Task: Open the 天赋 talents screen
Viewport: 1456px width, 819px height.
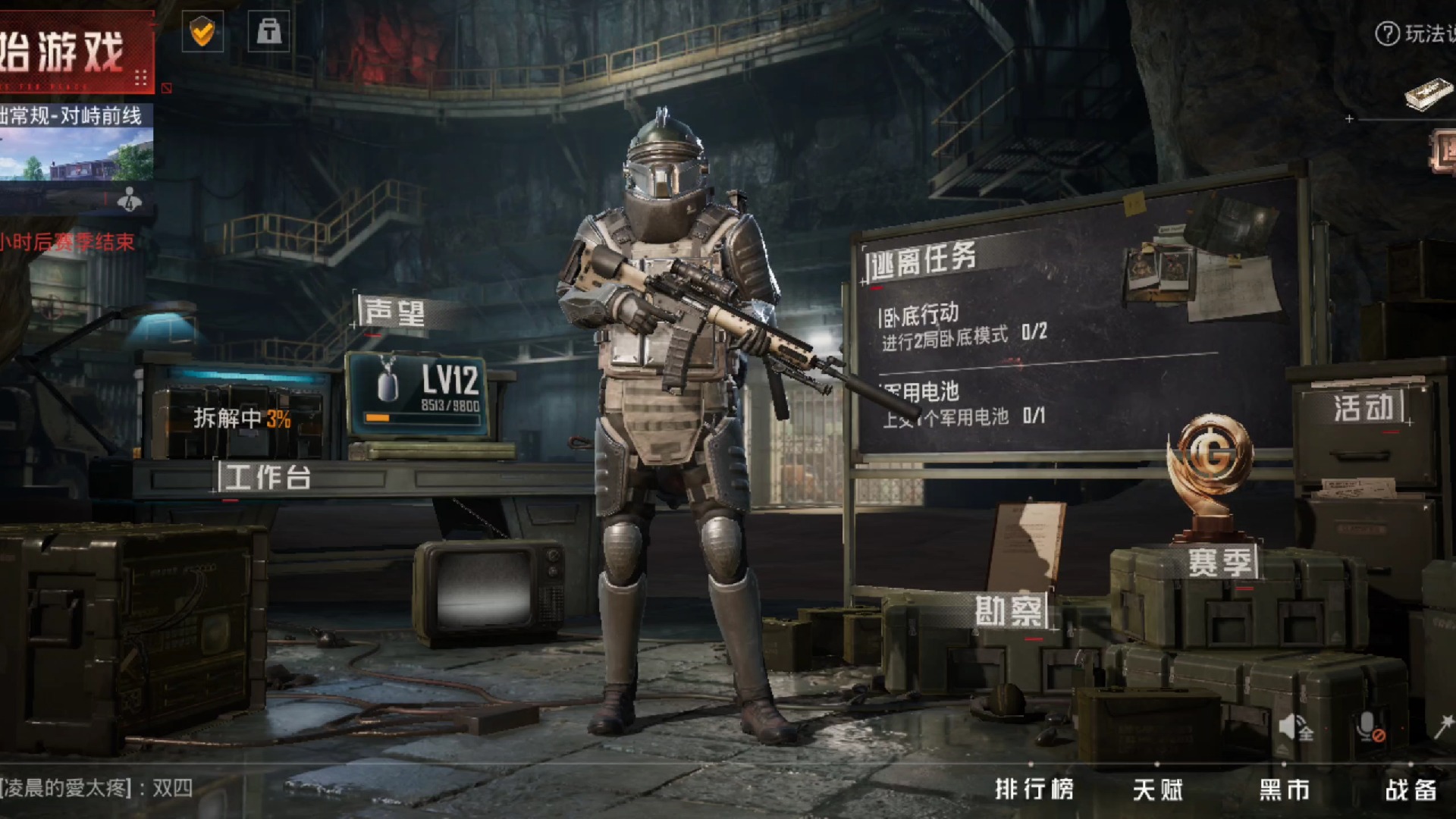Action: tap(1158, 789)
